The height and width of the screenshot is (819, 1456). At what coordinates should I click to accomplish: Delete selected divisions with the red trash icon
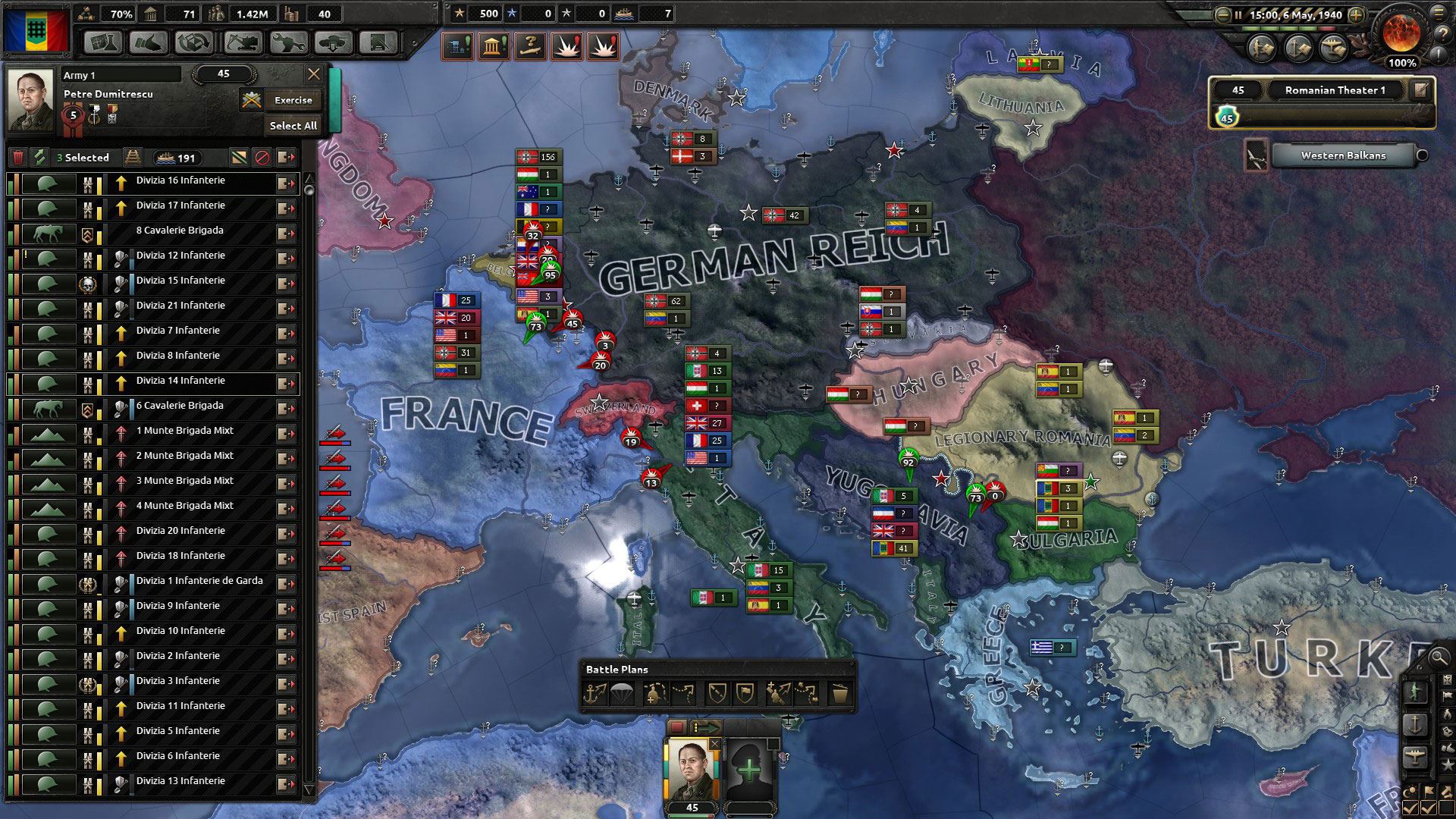(x=18, y=158)
